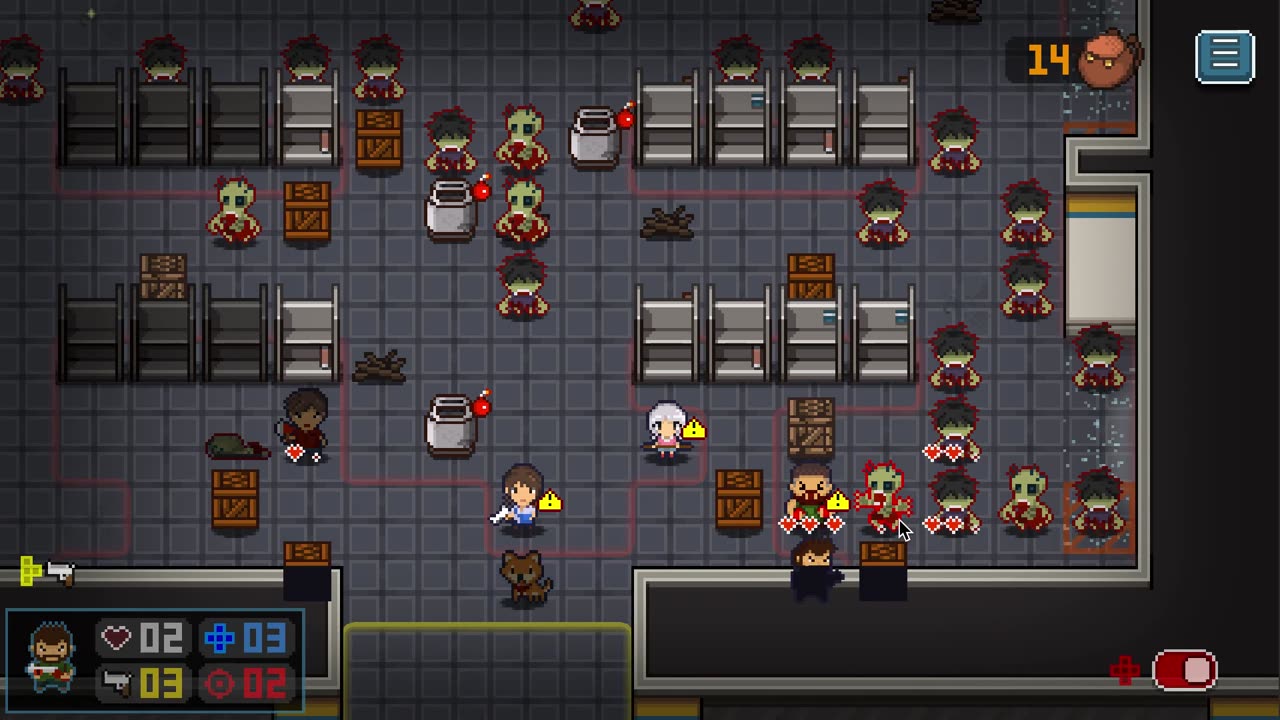Open the hamburger menu button
The height and width of the screenshot is (720, 1280).
1224,57
